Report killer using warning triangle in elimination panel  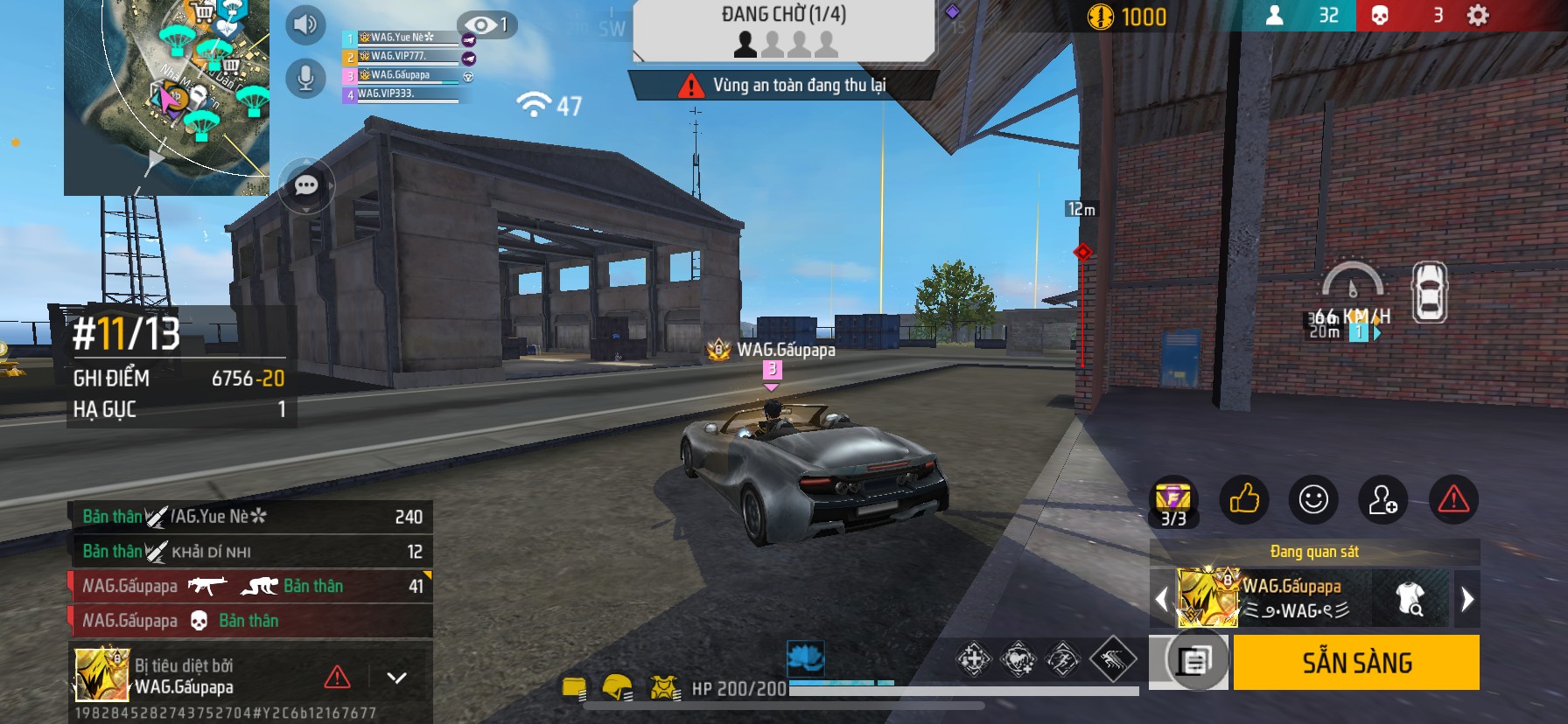click(337, 677)
